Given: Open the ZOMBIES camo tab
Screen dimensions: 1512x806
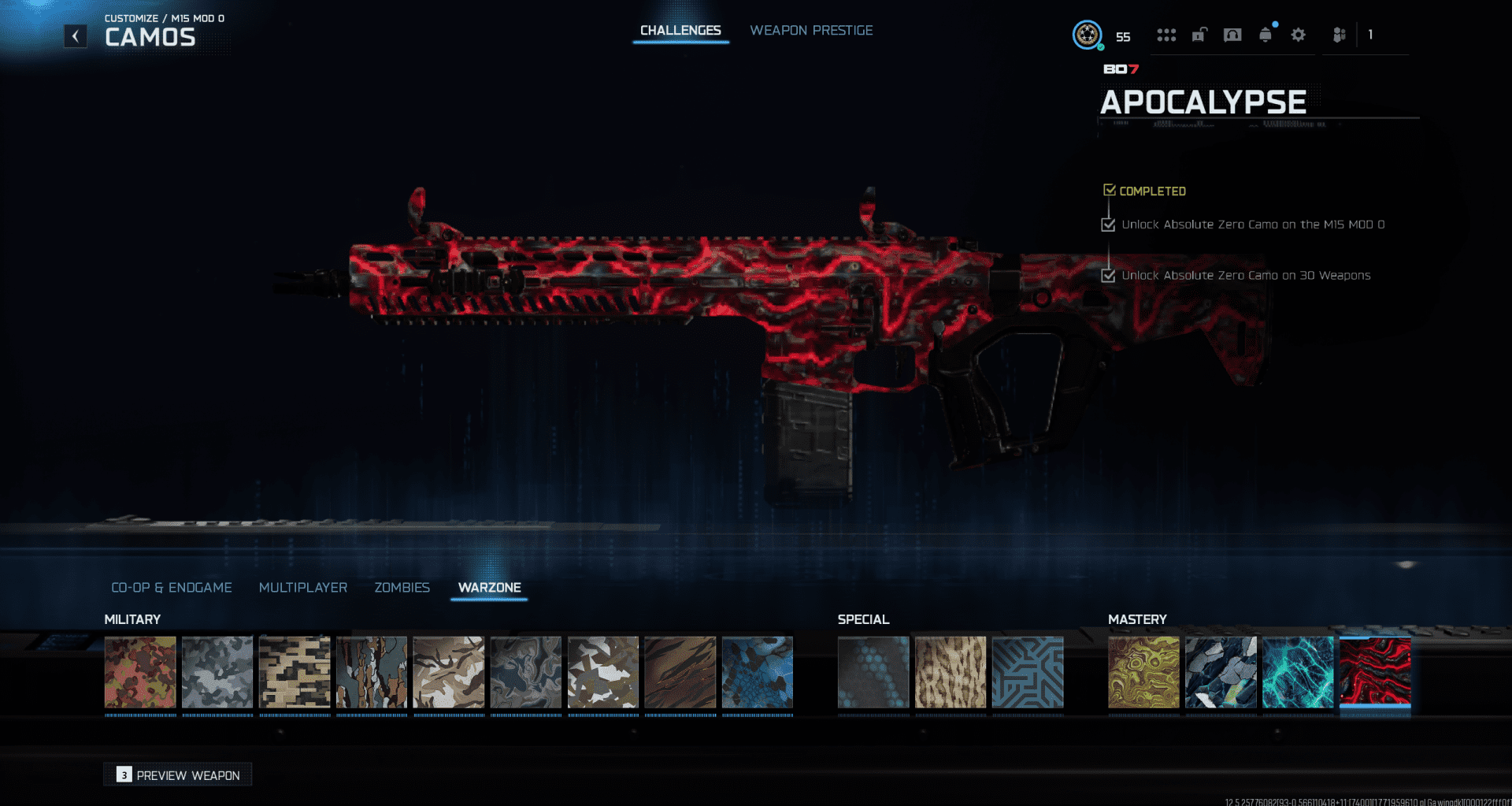Looking at the screenshot, I should click(x=402, y=587).
